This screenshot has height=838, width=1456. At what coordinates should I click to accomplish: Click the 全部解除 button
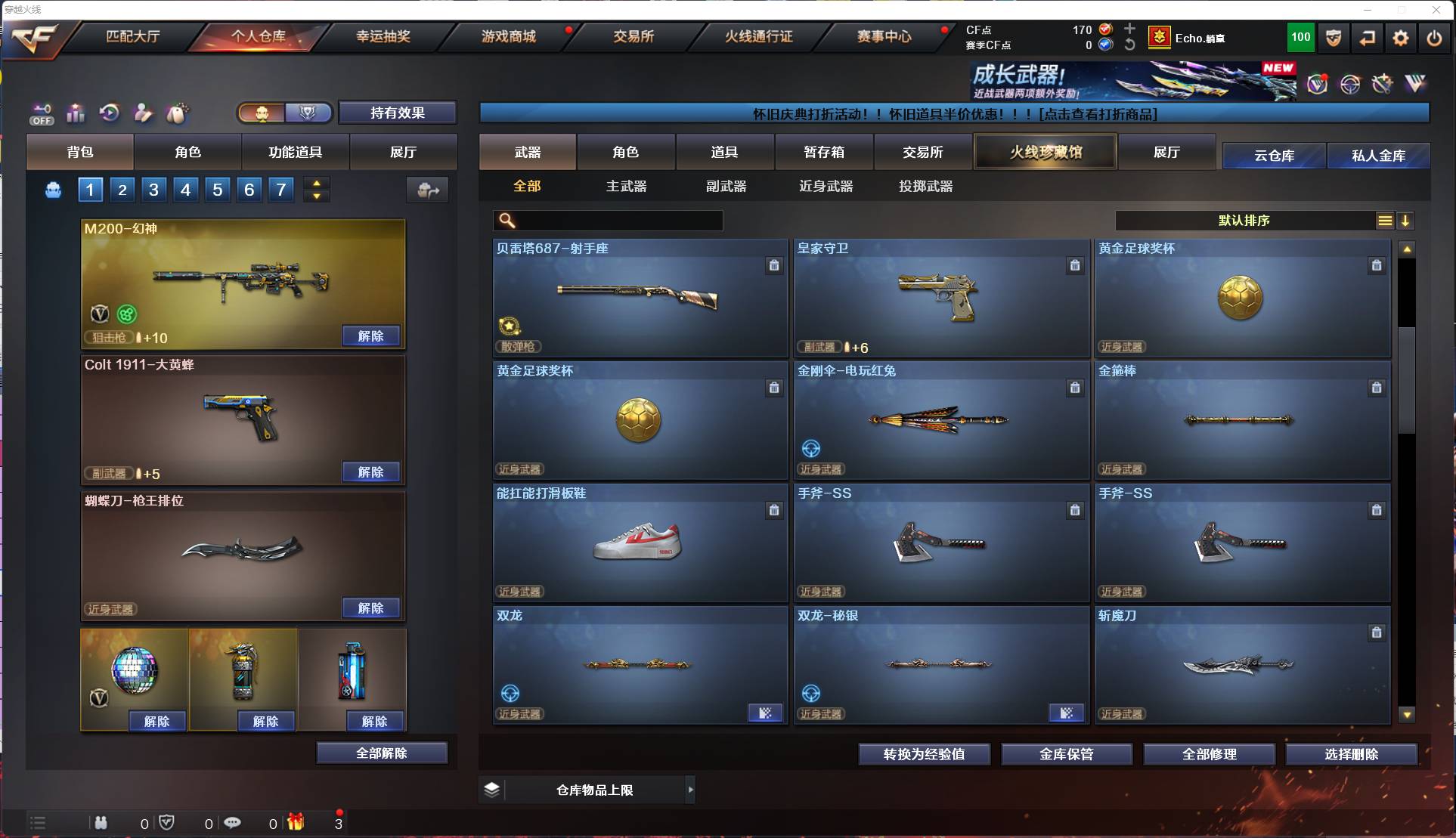382,753
